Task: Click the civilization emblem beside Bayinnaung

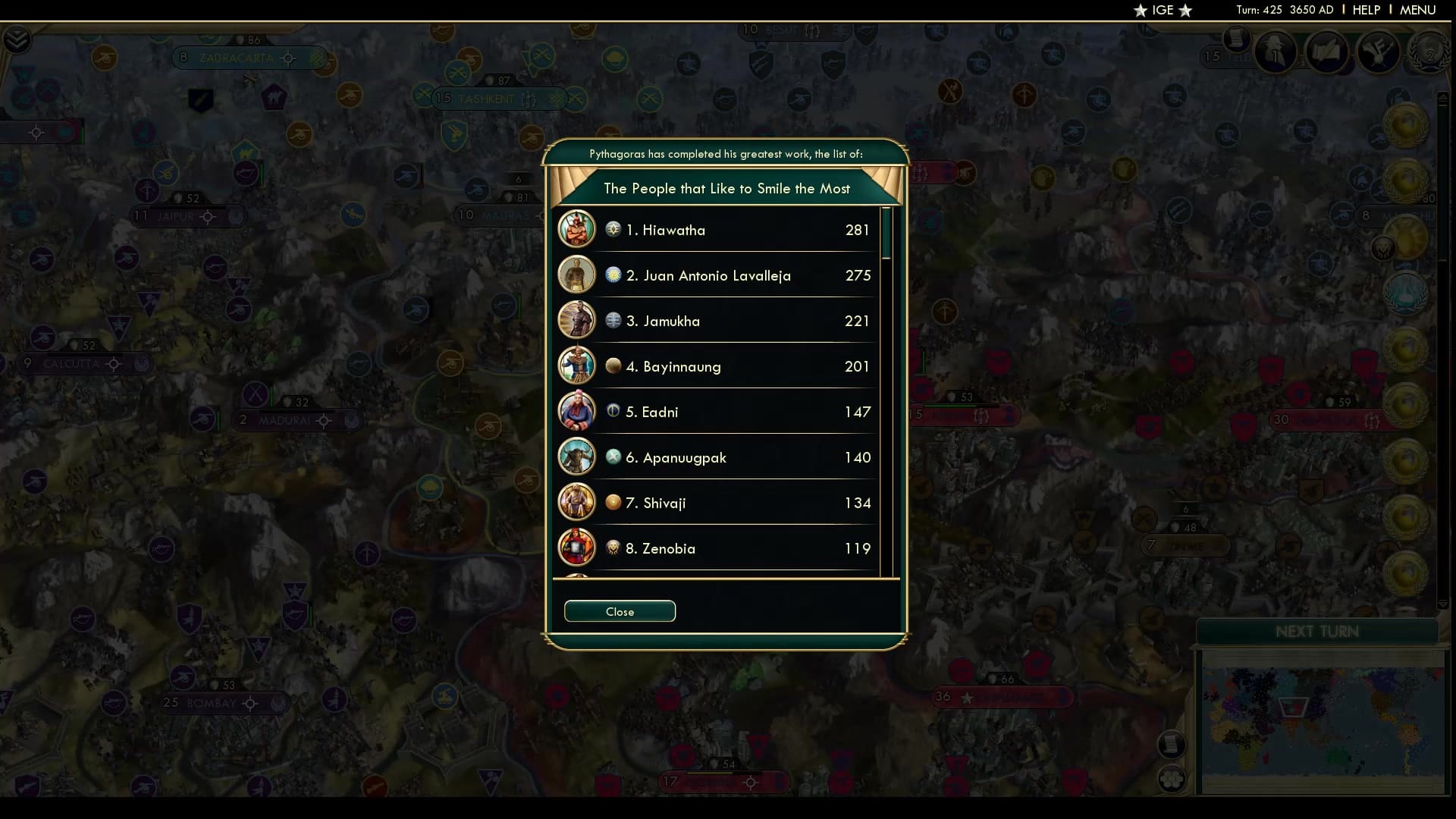Action: [613, 366]
